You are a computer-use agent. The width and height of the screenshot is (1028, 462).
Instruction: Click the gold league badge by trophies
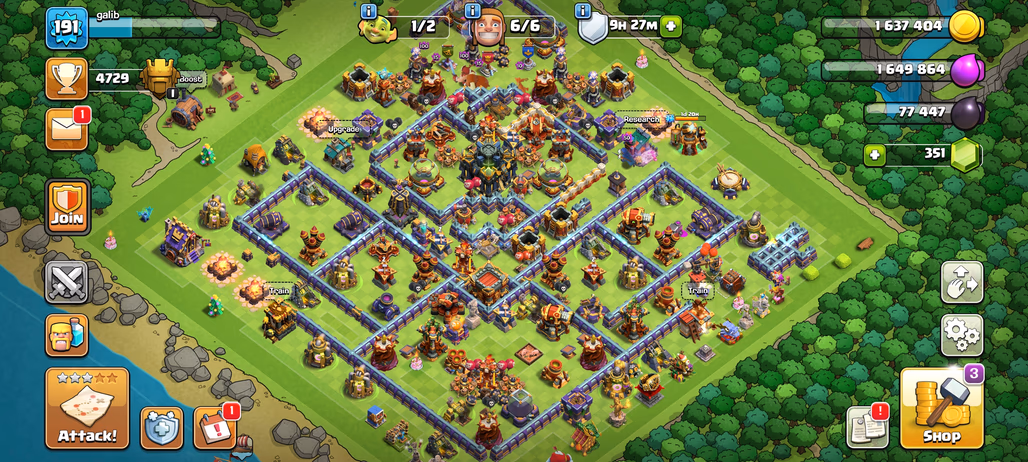[x=159, y=78]
